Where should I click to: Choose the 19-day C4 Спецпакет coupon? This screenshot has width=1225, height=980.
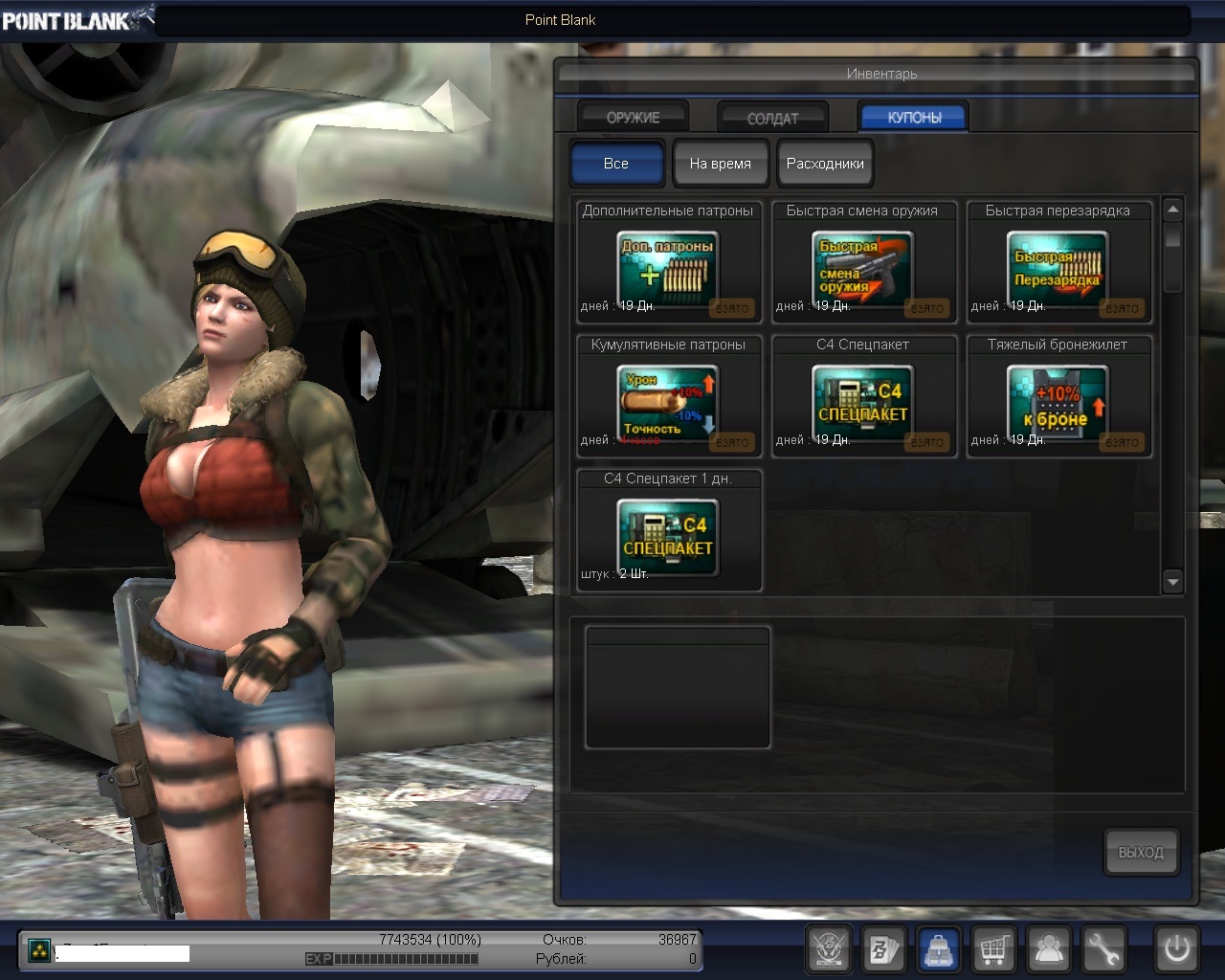[x=862, y=403]
